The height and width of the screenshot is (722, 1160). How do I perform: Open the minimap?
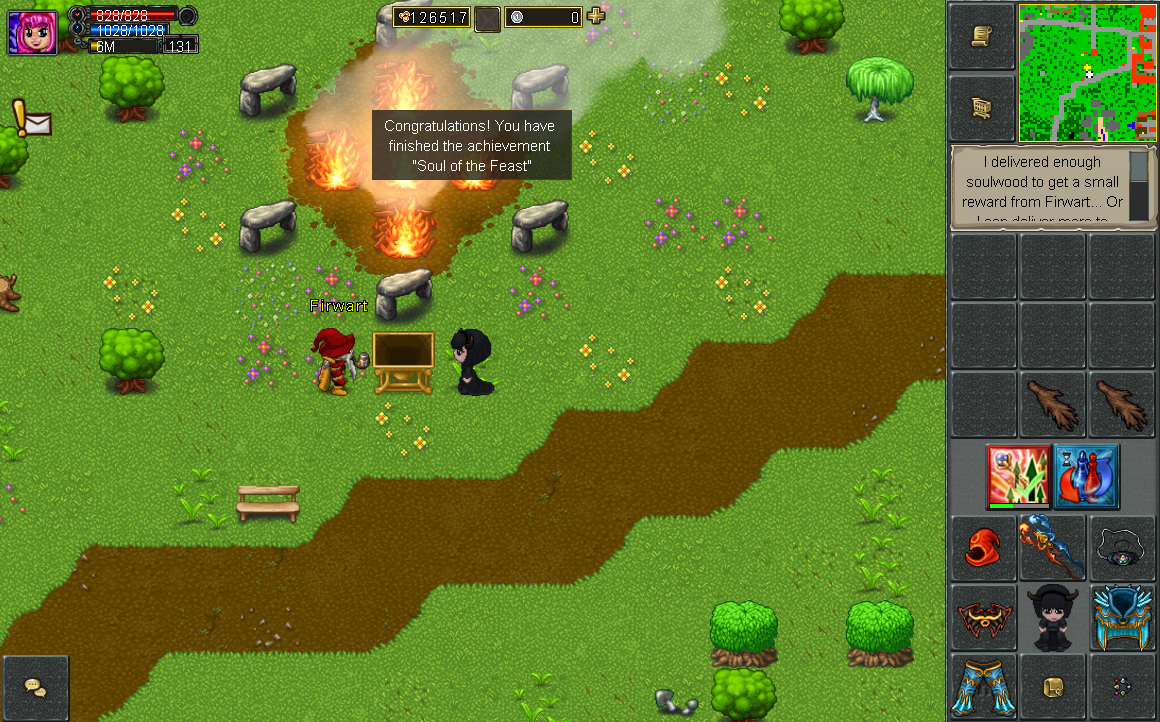point(1087,73)
